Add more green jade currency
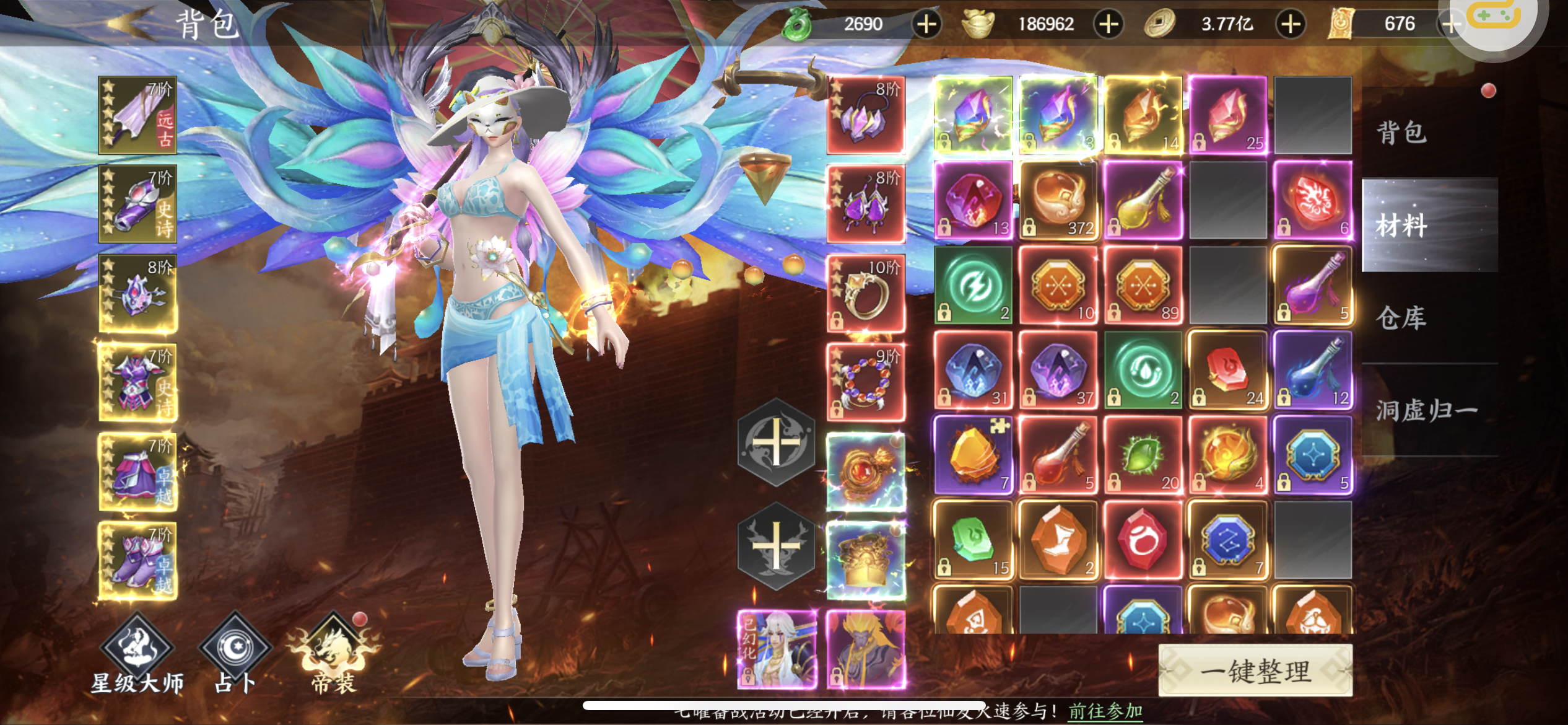The height and width of the screenshot is (725, 1568). [x=926, y=24]
